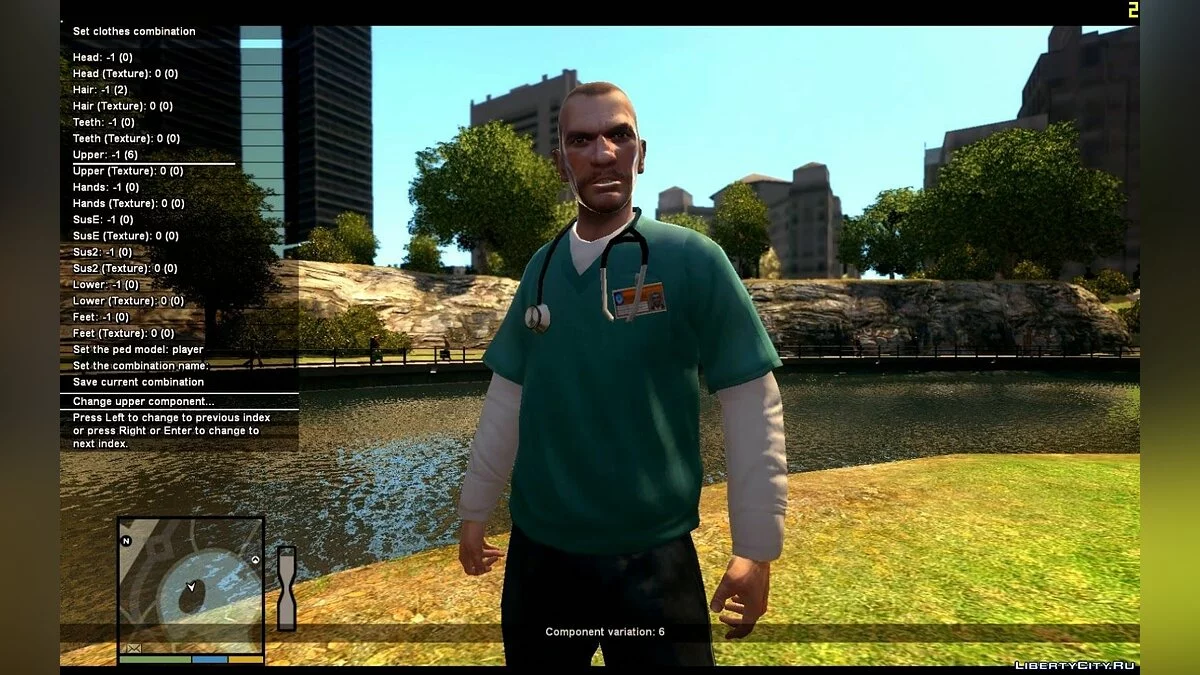
Task: Pick the Hair (Texture) entry
Action: (x=122, y=106)
